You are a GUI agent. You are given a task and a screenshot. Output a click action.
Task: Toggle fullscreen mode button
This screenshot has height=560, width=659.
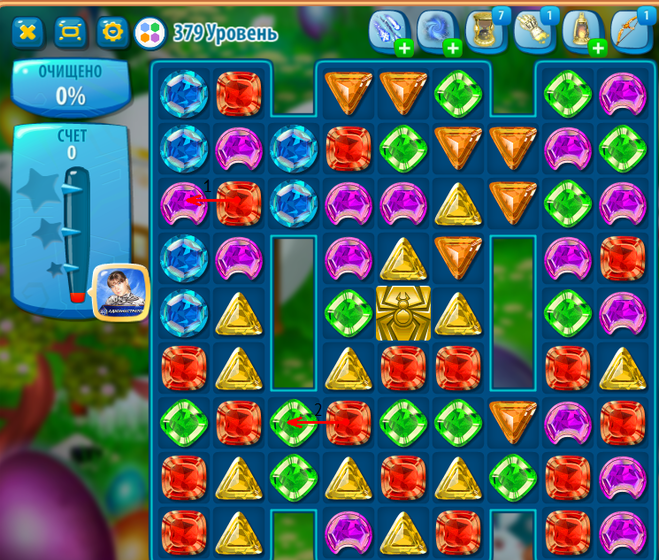70,32
